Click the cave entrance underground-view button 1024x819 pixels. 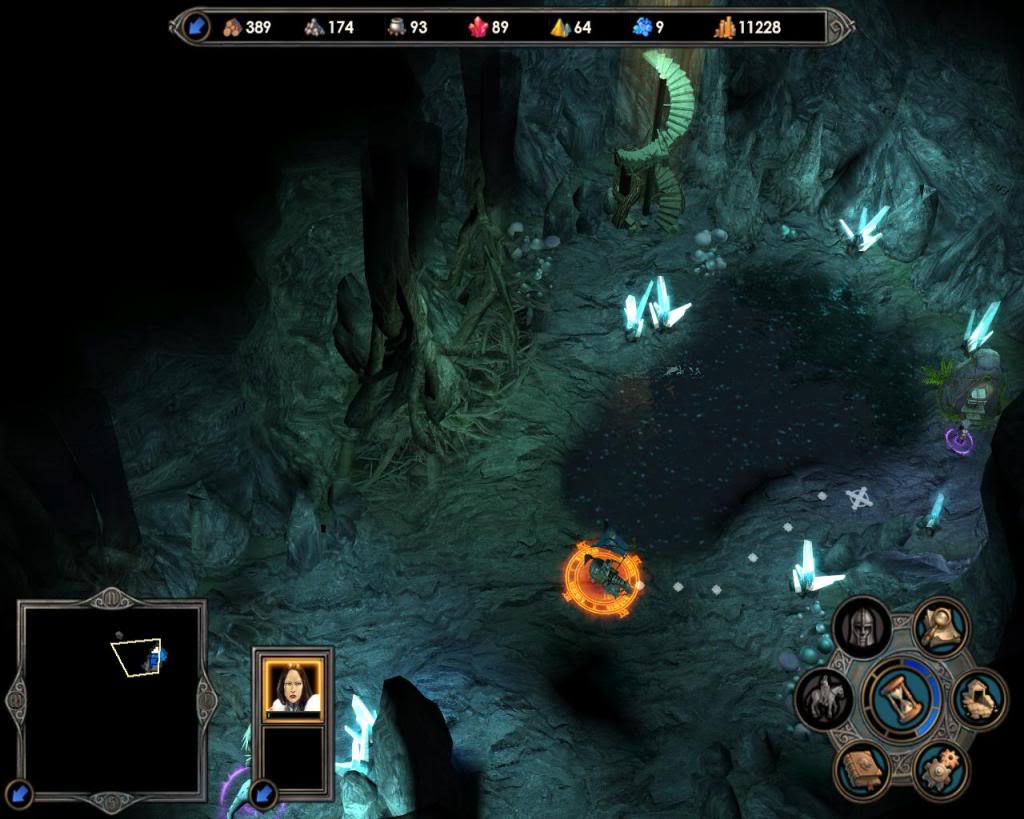coord(980,697)
